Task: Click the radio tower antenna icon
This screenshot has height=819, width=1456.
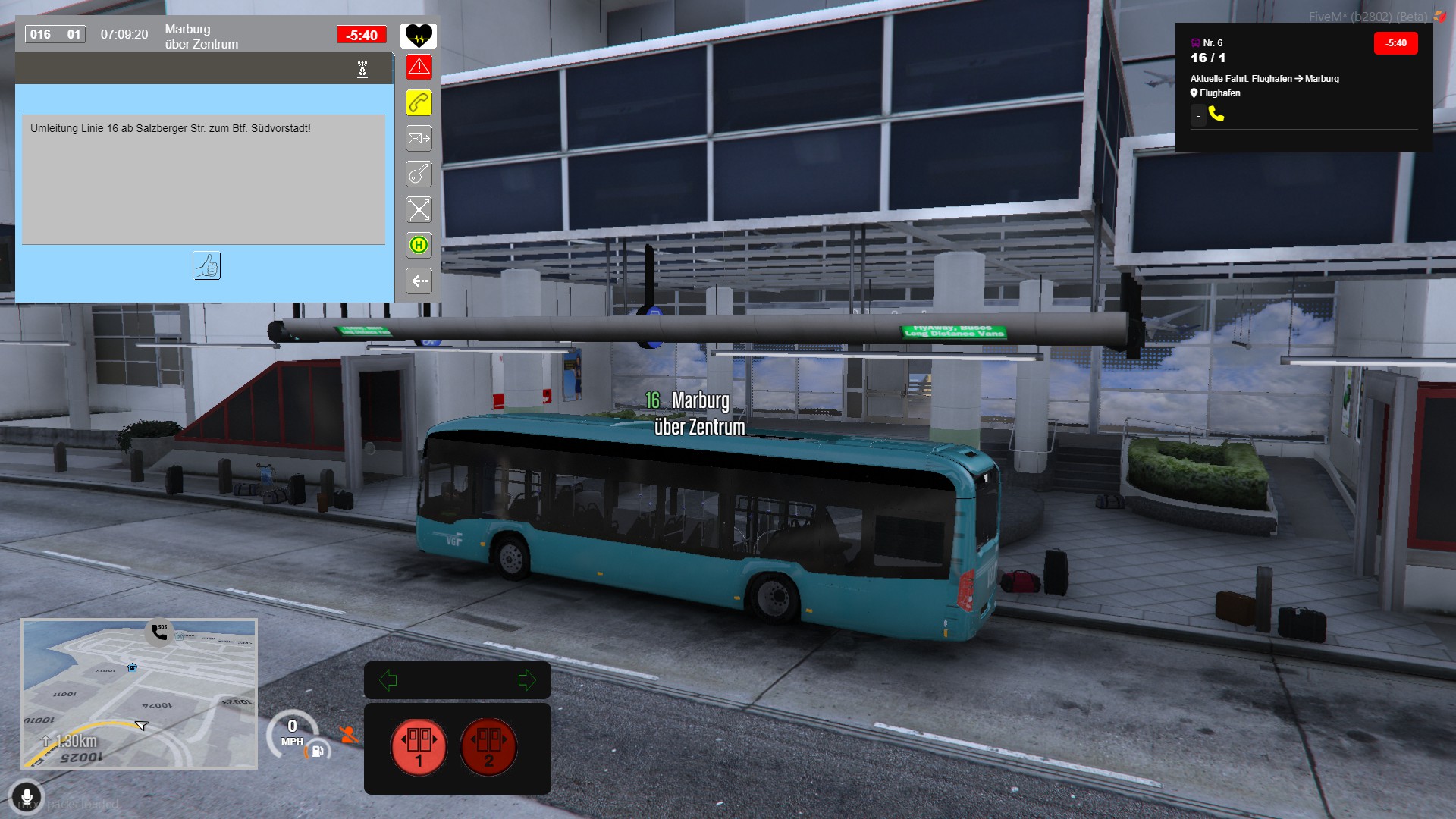Action: (x=362, y=69)
